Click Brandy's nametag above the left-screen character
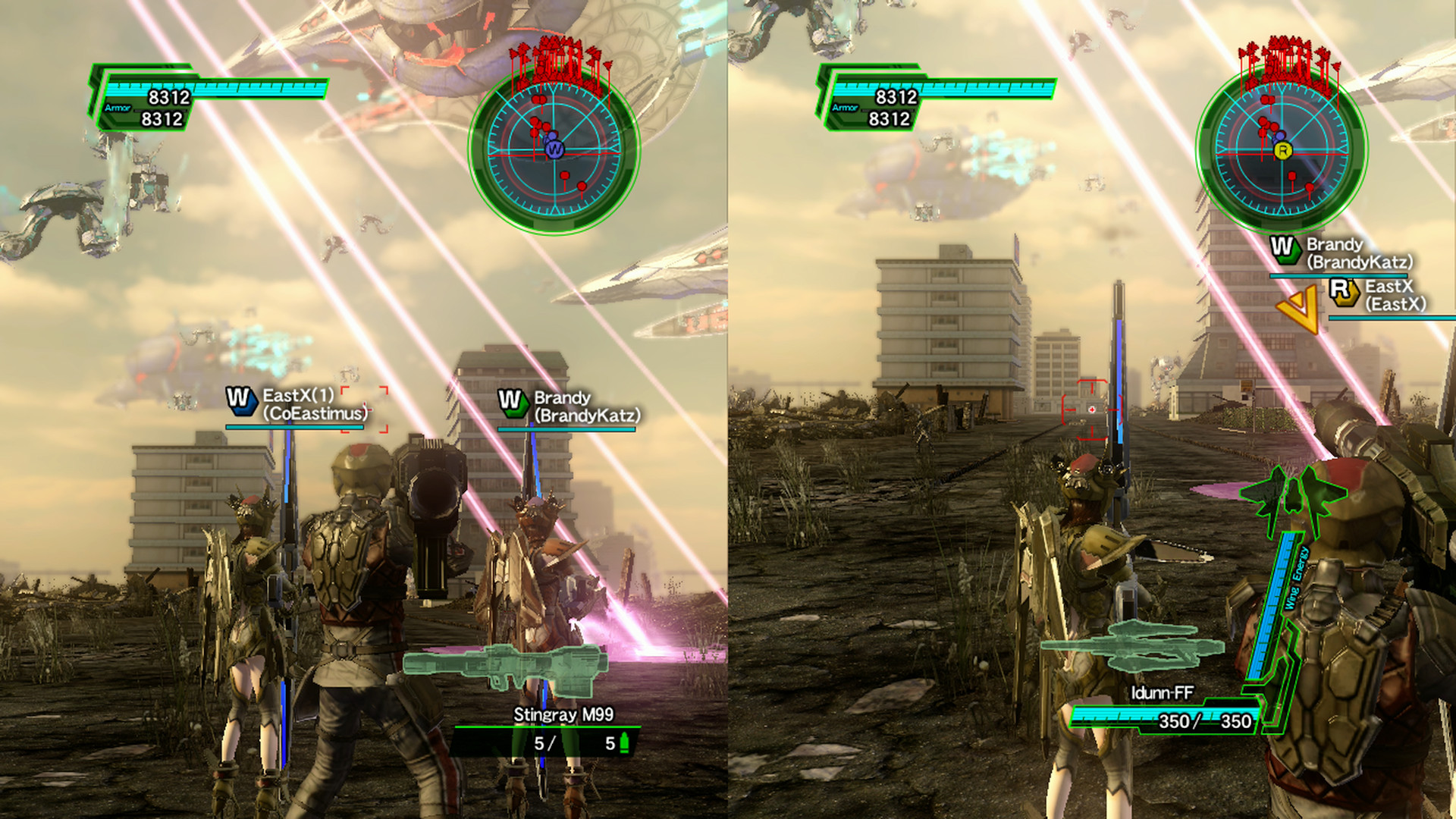This screenshot has width=1456, height=819. (570, 406)
